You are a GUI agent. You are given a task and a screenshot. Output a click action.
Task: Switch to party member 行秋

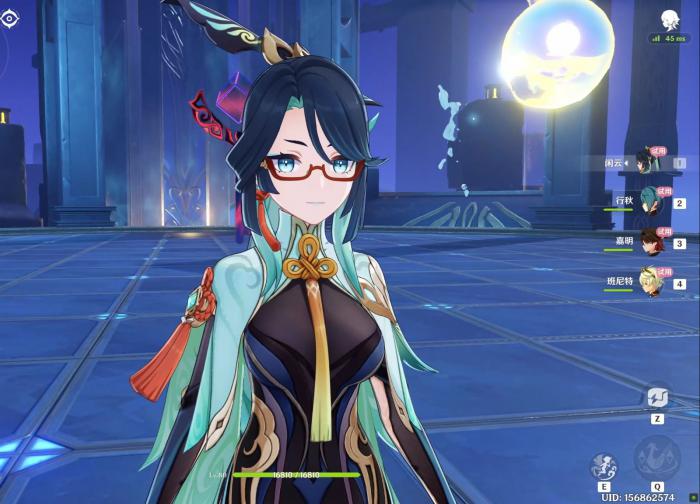tap(652, 200)
